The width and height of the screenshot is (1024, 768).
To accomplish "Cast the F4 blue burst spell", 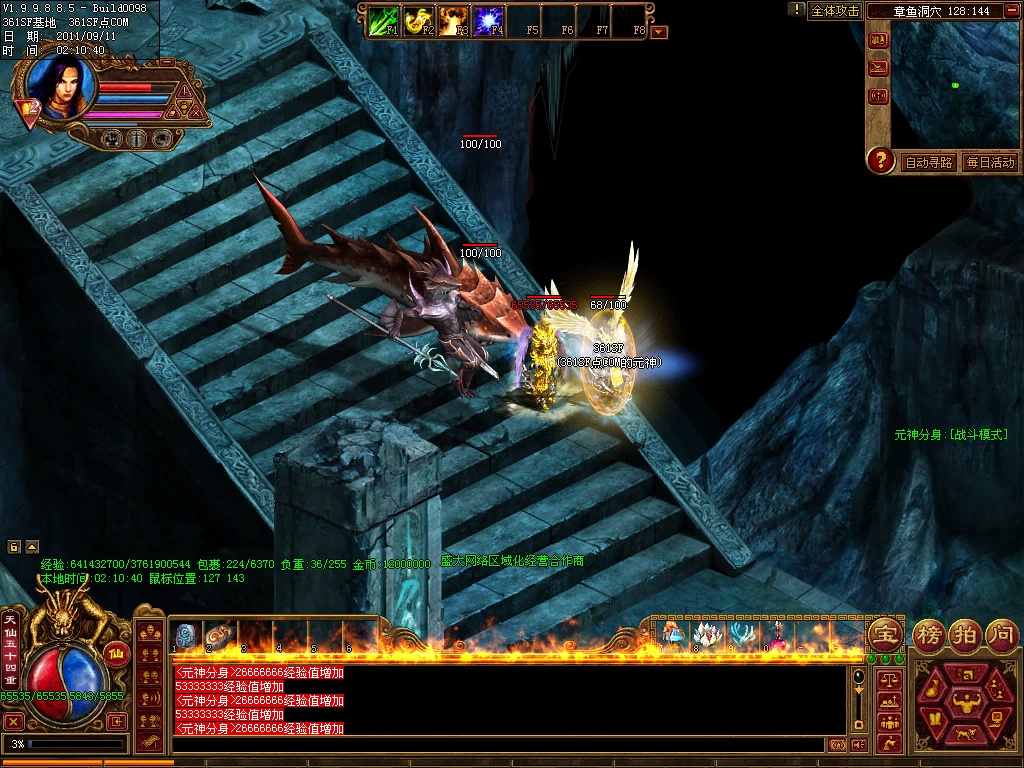I will tap(488, 20).
